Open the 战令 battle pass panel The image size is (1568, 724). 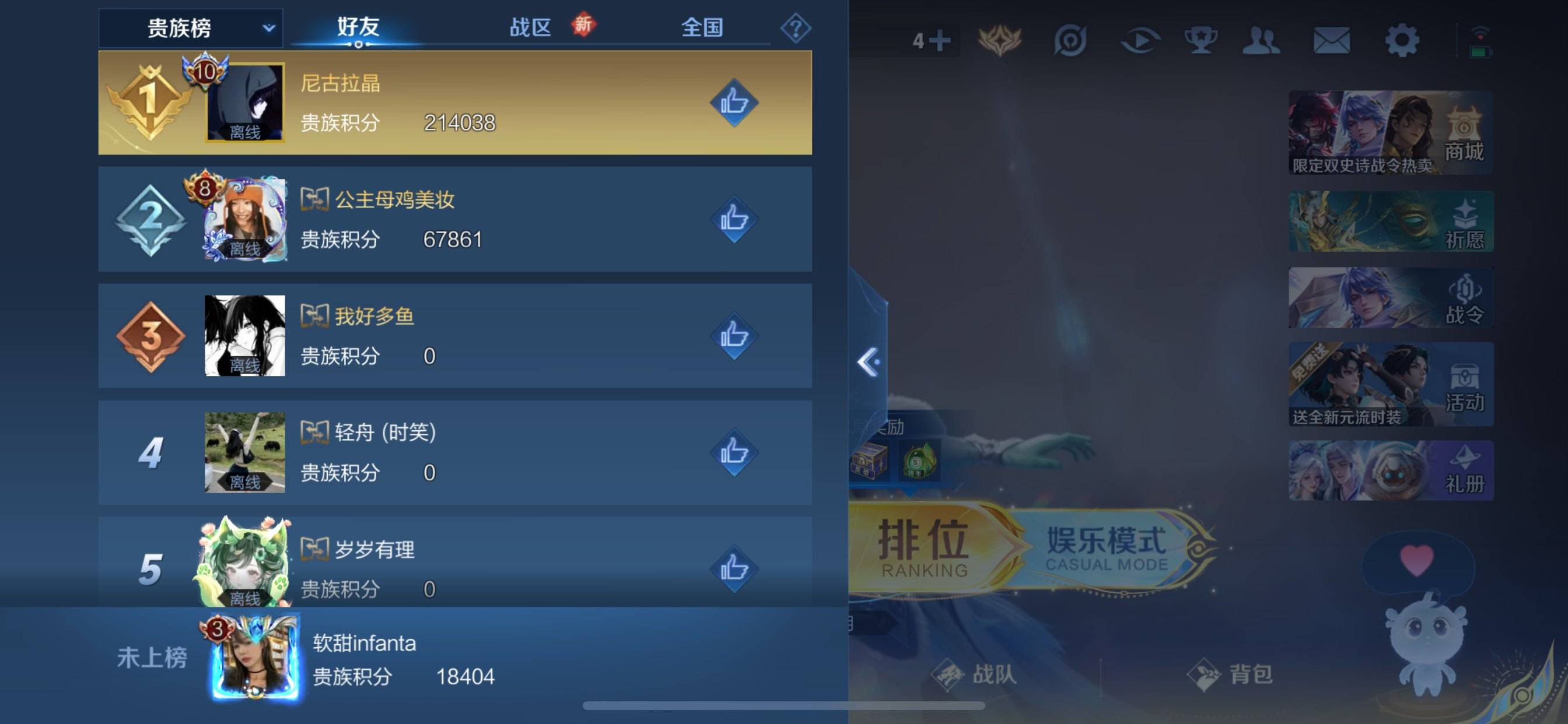tap(1389, 298)
